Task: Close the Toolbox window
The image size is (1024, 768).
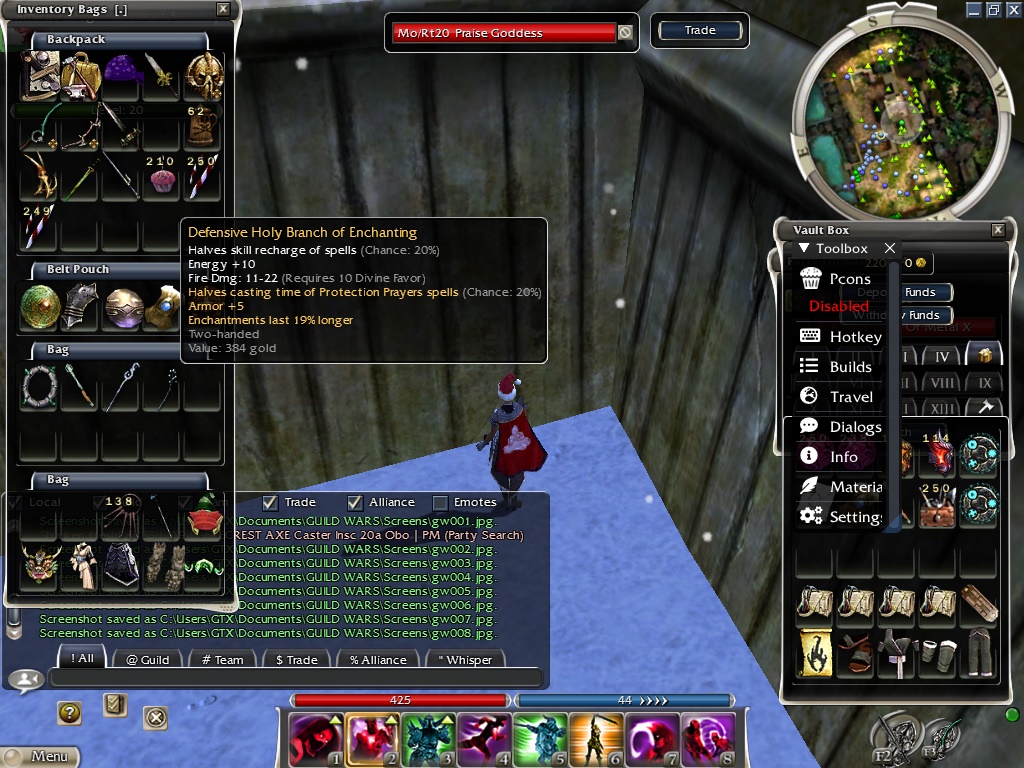Action: tap(890, 248)
